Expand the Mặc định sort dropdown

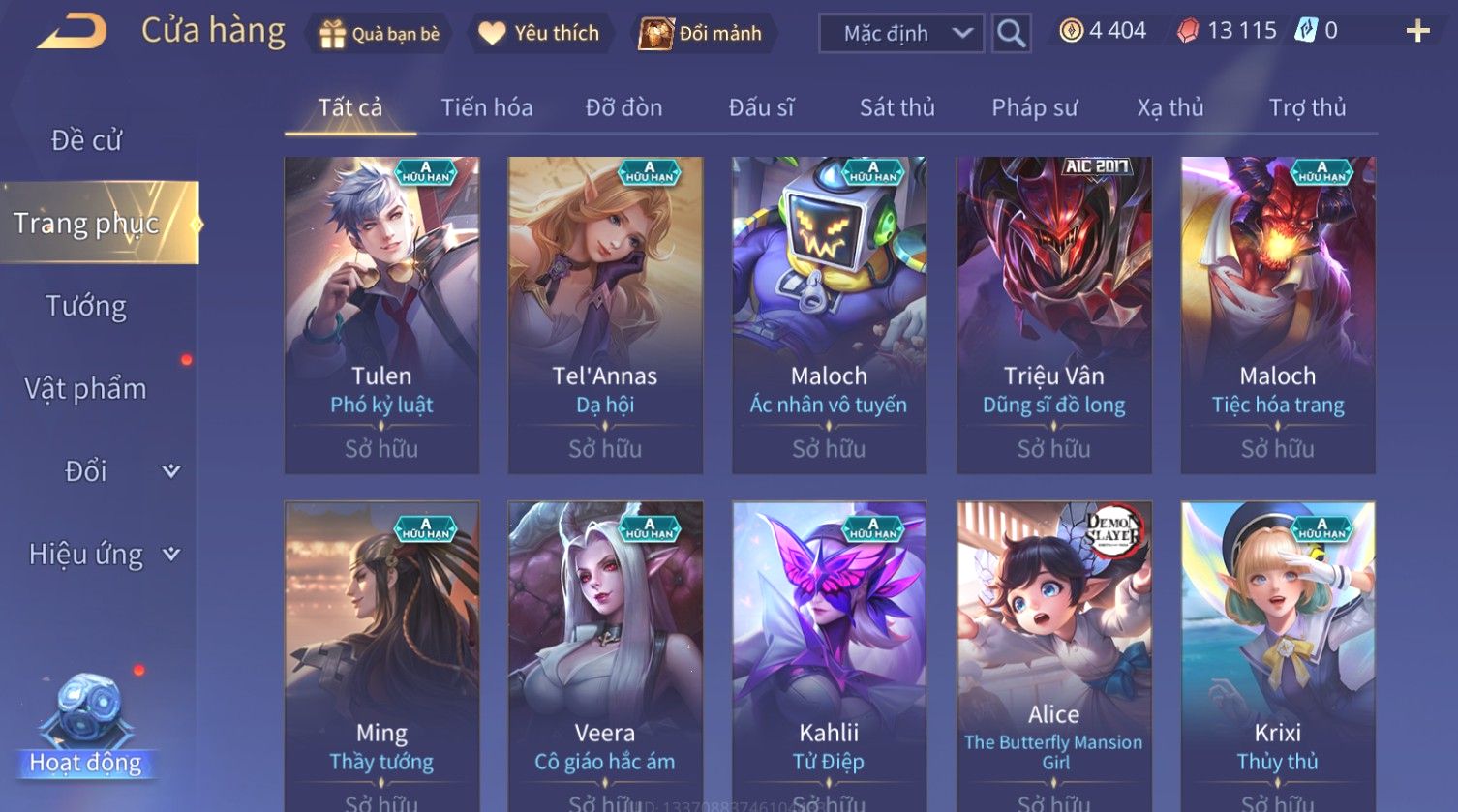coord(901,34)
